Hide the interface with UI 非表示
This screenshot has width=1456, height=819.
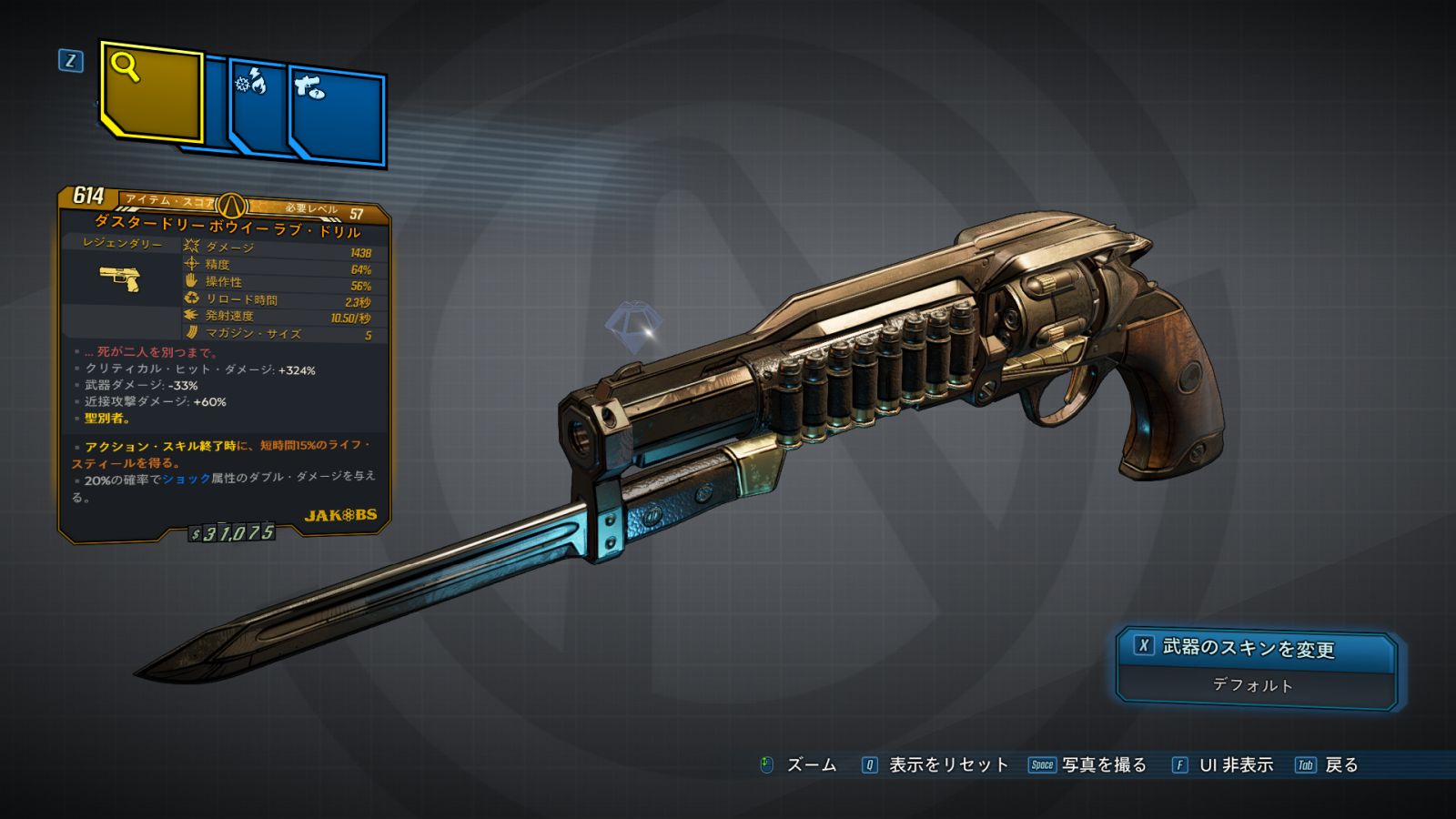pyautogui.click(x=1224, y=765)
